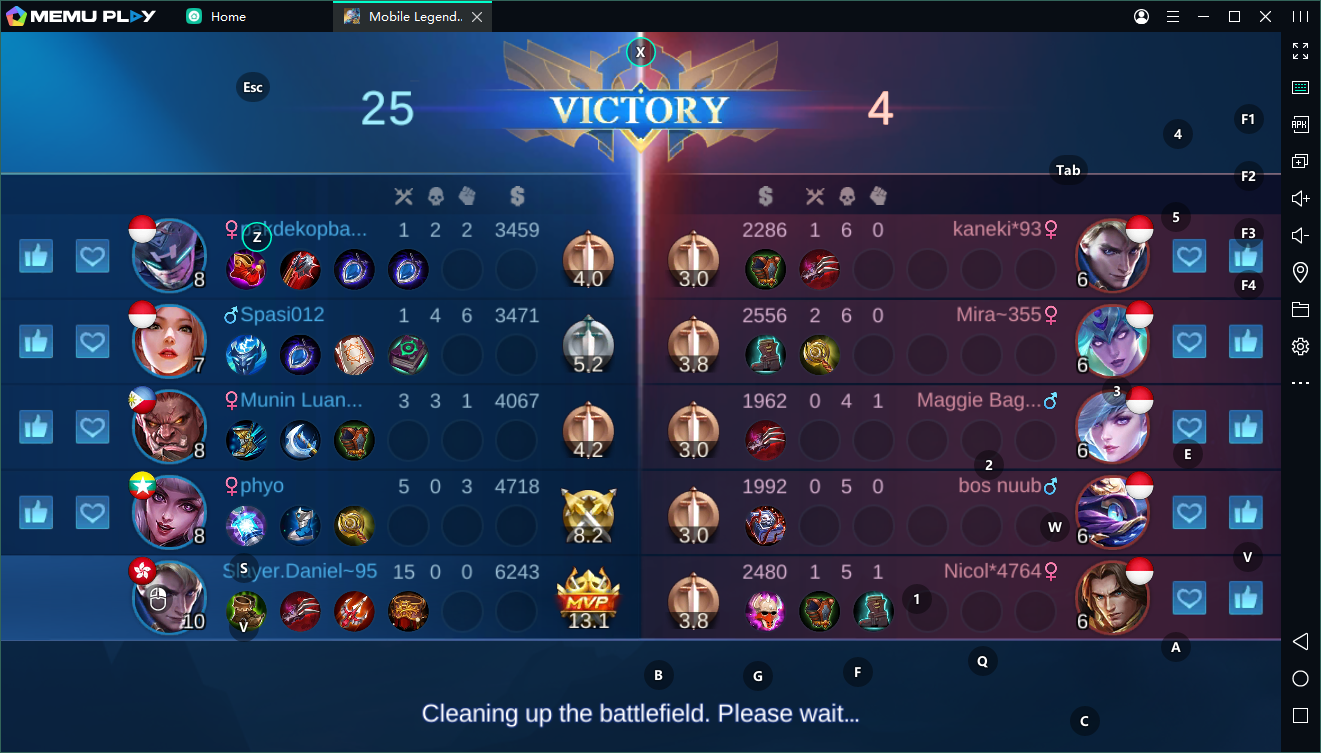The height and width of the screenshot is (753, 1321).
Task: Thumbs-up enemy player Nicol*4764
Action: [x=1246, y=599]
